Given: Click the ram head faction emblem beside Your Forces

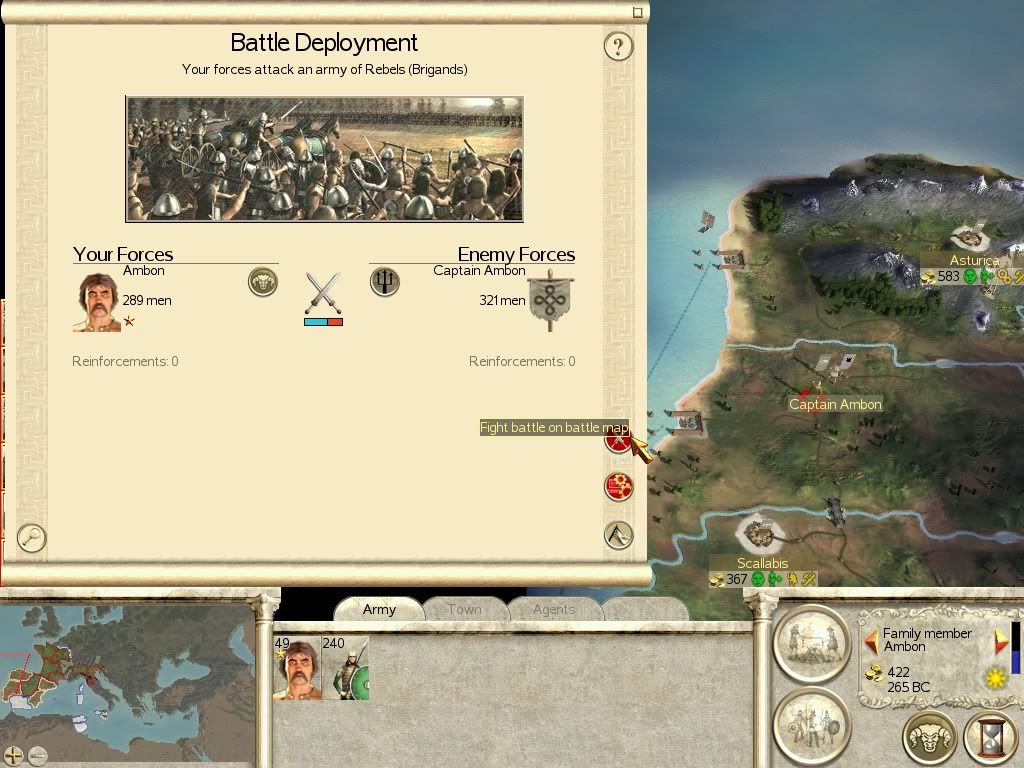Looking at the screenshot, I should pos(262,282).
